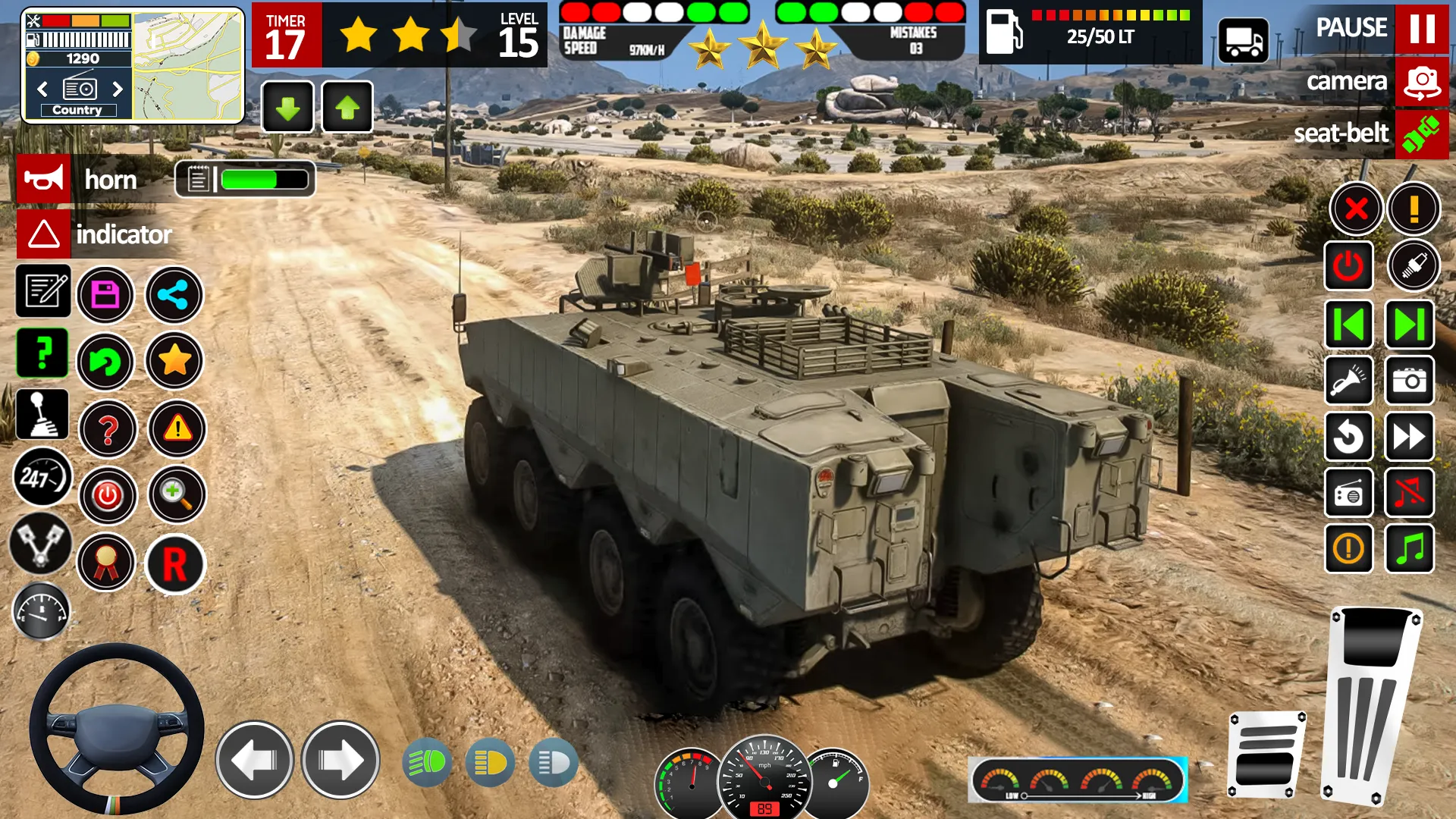This screenshot has height=819, width=1456.
Task: Mute music via crossed-out note icon
Action: coord(1409,493)
